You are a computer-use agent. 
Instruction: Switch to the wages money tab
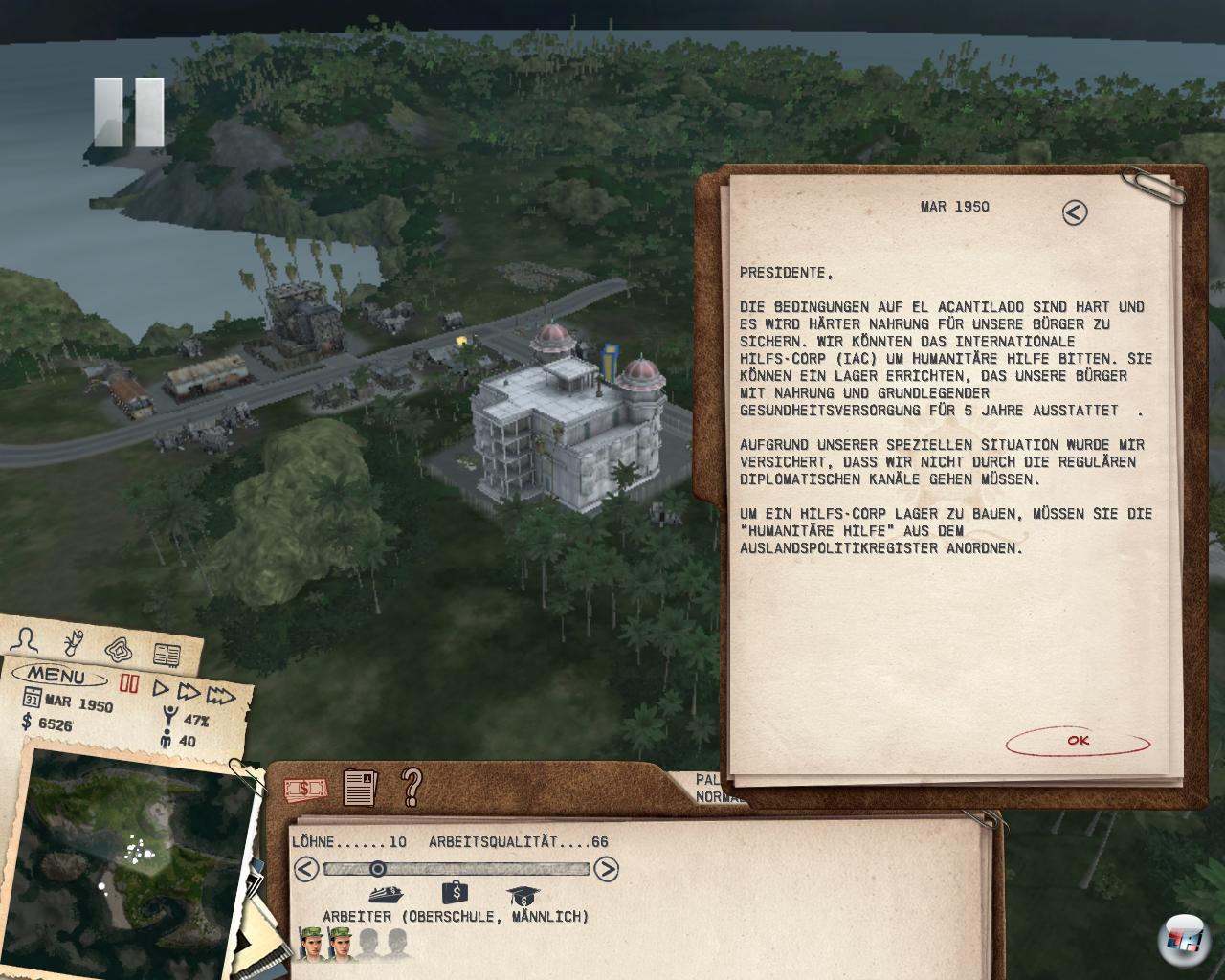305,790
